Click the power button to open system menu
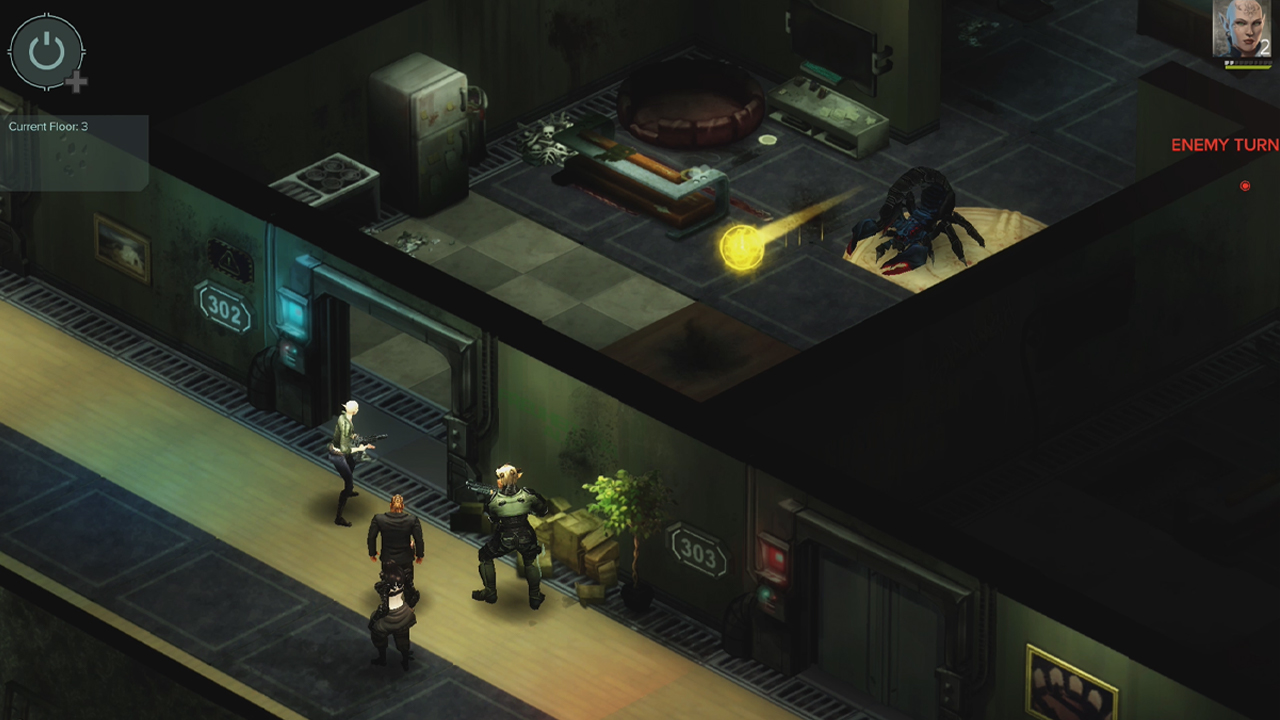The image size is (1280, 720). [x=46, y=52]
